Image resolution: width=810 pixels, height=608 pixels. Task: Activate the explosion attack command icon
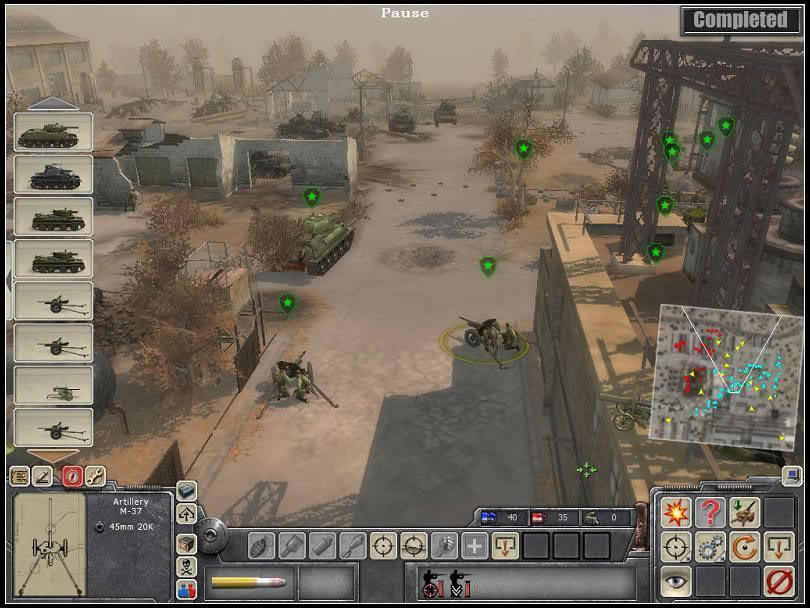pos(674,513)
